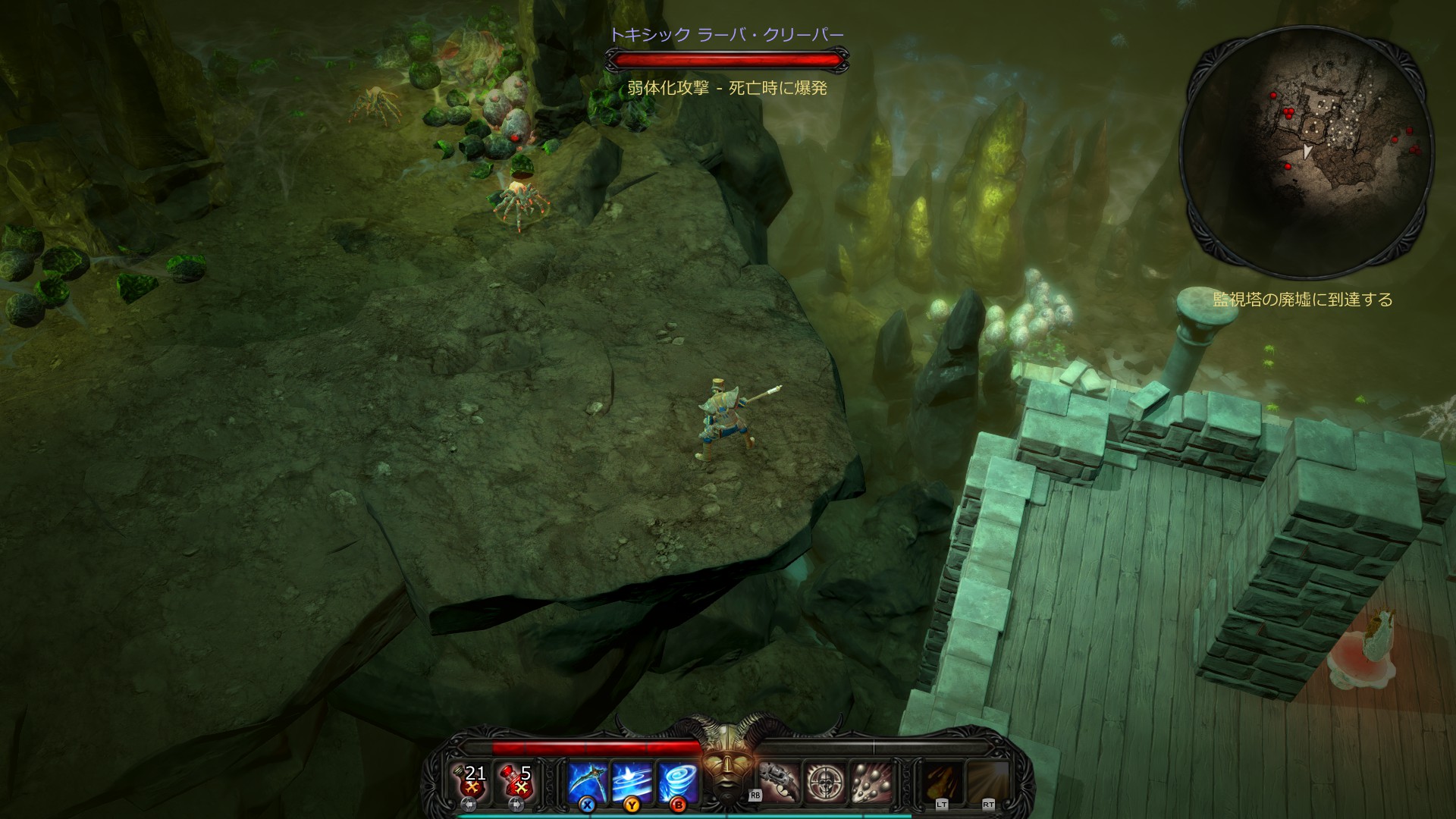Trigger the blue spinning ring skill
The height and width of the screenshot is (819, 1456).
pos(632,781)
